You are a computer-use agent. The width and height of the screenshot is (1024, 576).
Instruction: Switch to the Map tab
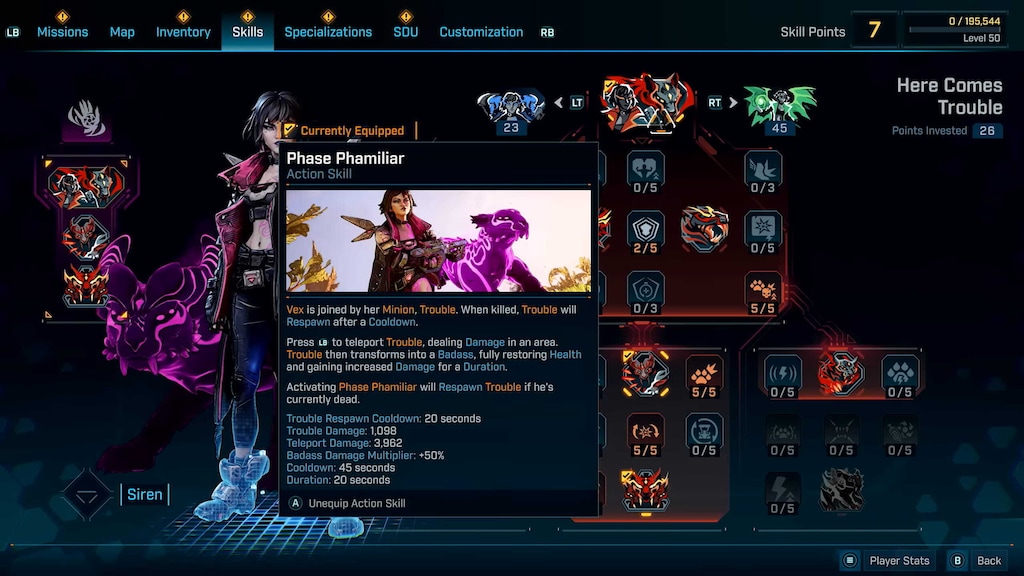[x=122, y=32]
